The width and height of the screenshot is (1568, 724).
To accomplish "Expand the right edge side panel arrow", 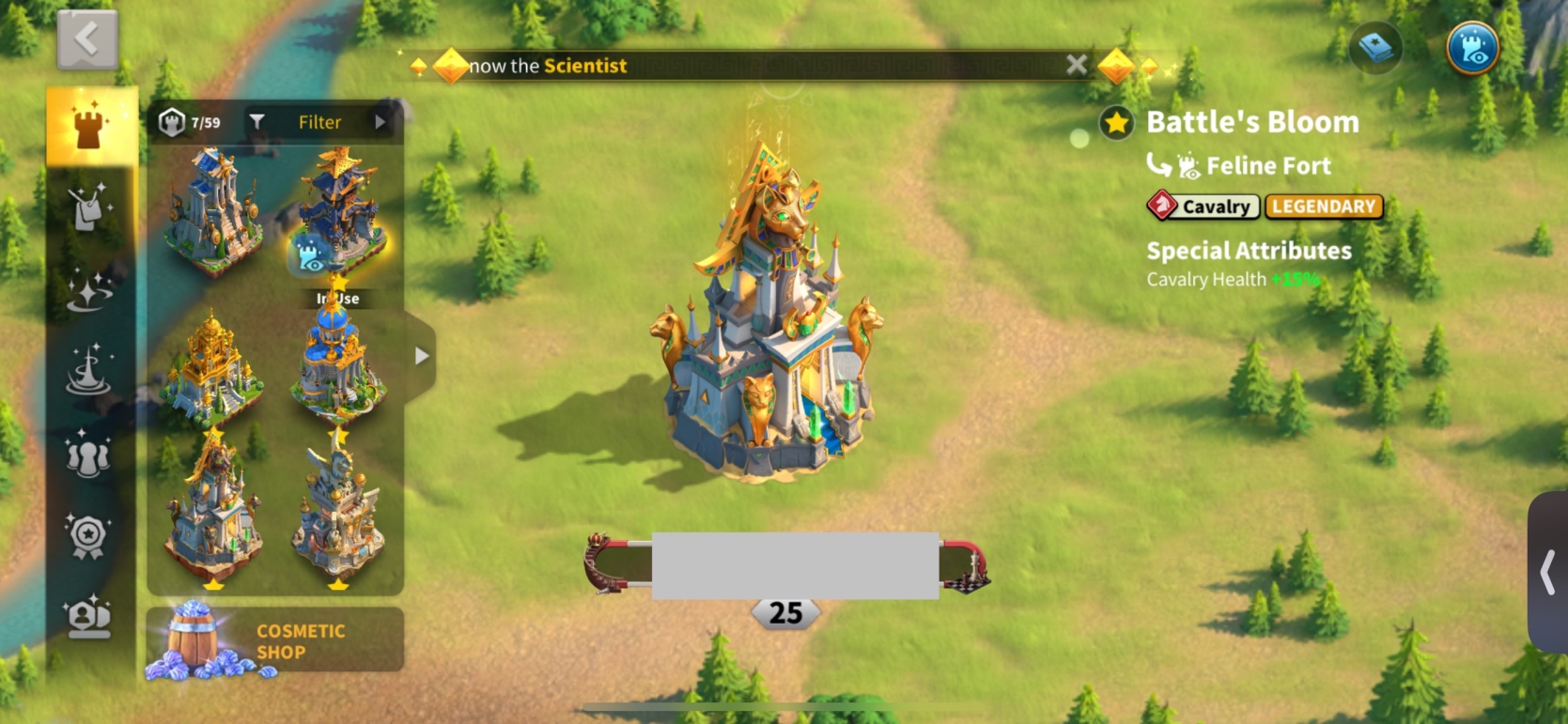I will [1547, 572].
